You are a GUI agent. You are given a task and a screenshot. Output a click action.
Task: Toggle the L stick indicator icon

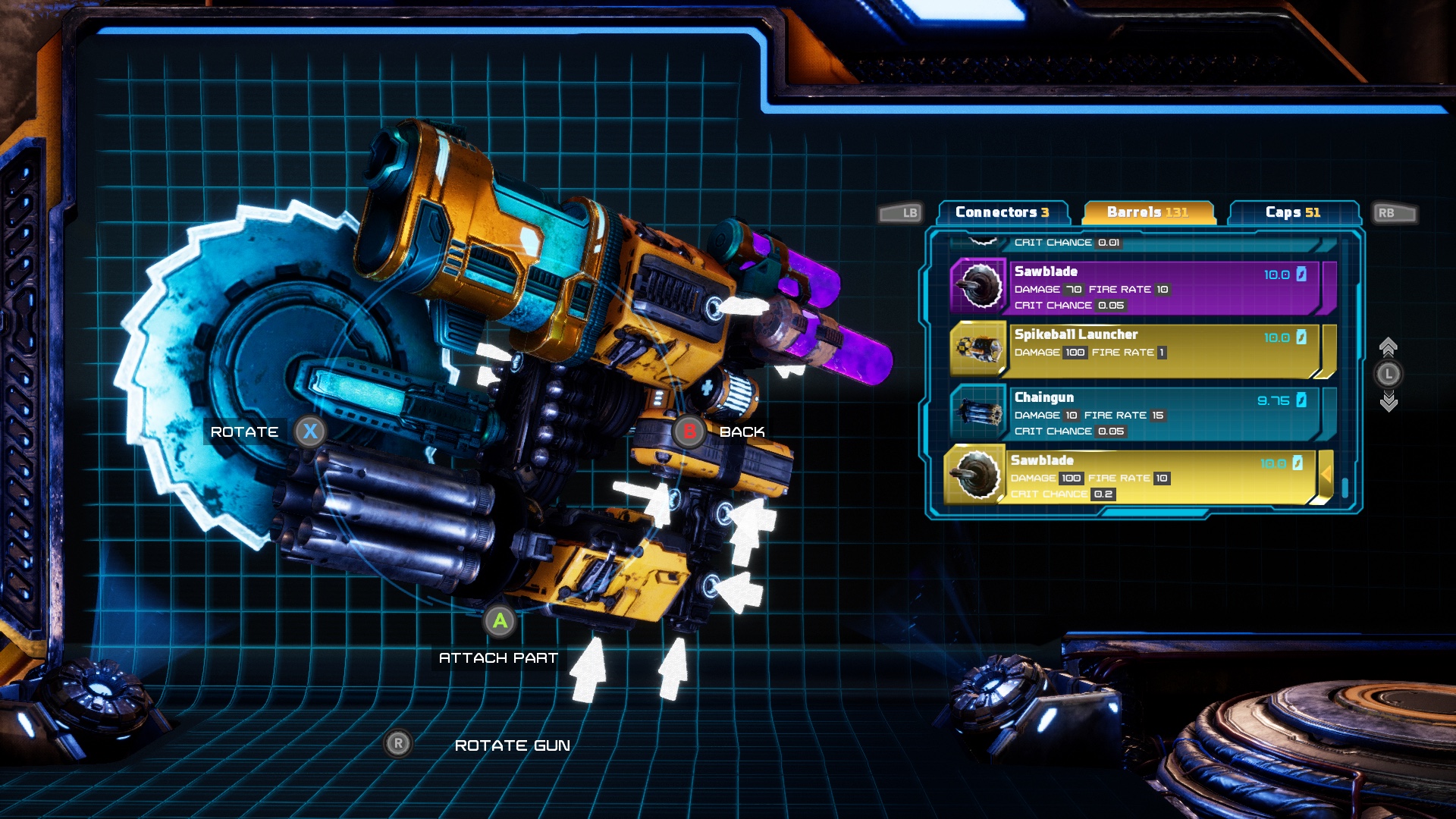1390,372
